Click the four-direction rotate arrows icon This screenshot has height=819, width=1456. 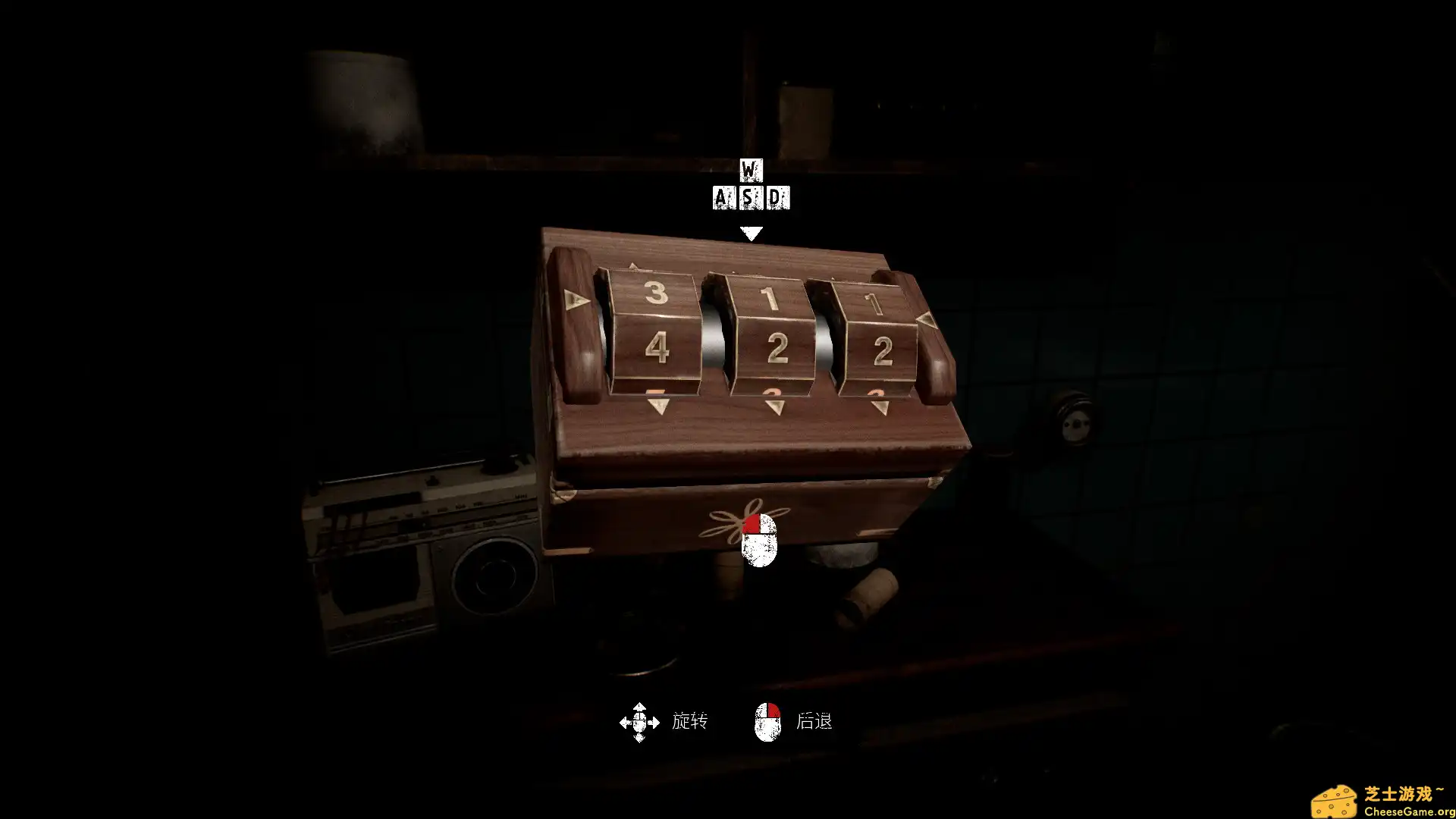click(639, 723)
